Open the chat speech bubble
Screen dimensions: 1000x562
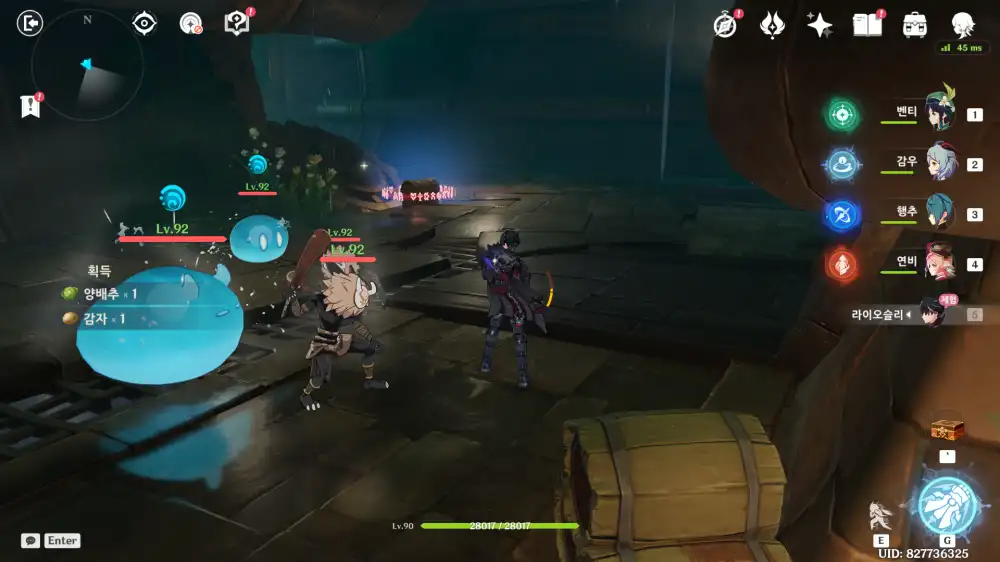[x=31, y=540]
